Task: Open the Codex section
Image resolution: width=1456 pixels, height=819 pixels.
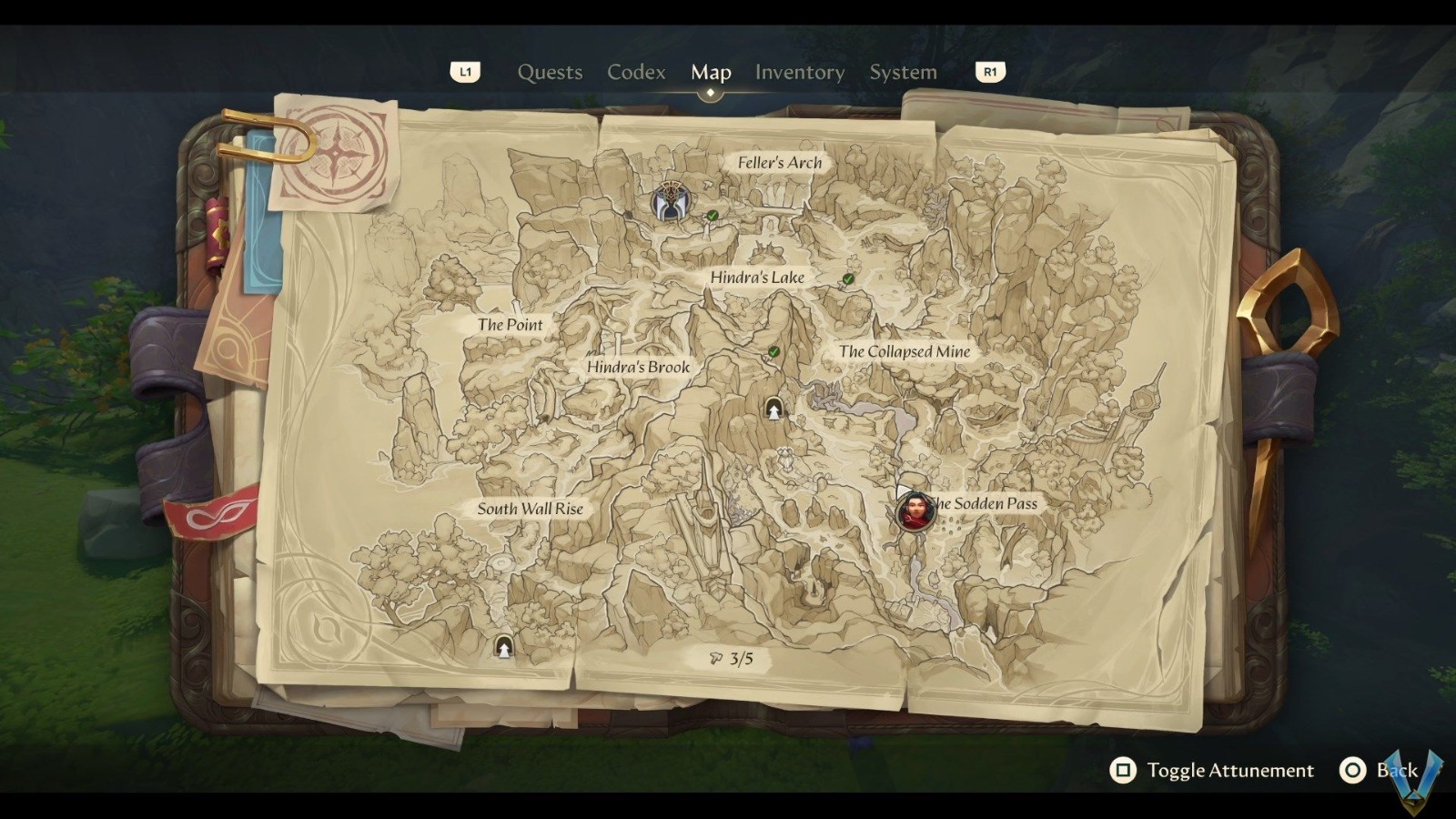Action: [635, 72]
